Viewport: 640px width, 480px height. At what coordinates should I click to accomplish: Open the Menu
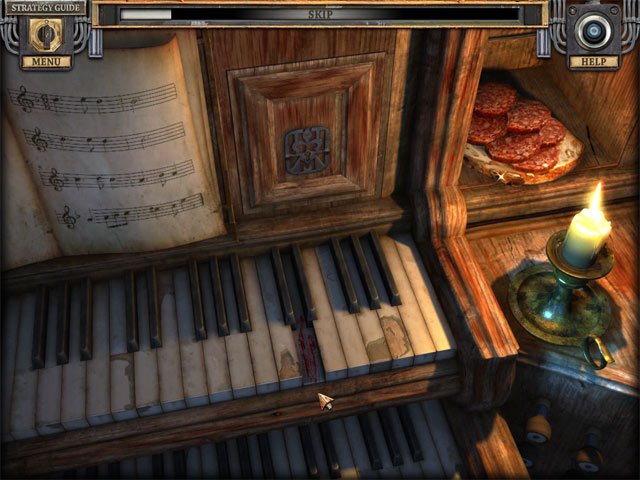(x=45, y=62)
